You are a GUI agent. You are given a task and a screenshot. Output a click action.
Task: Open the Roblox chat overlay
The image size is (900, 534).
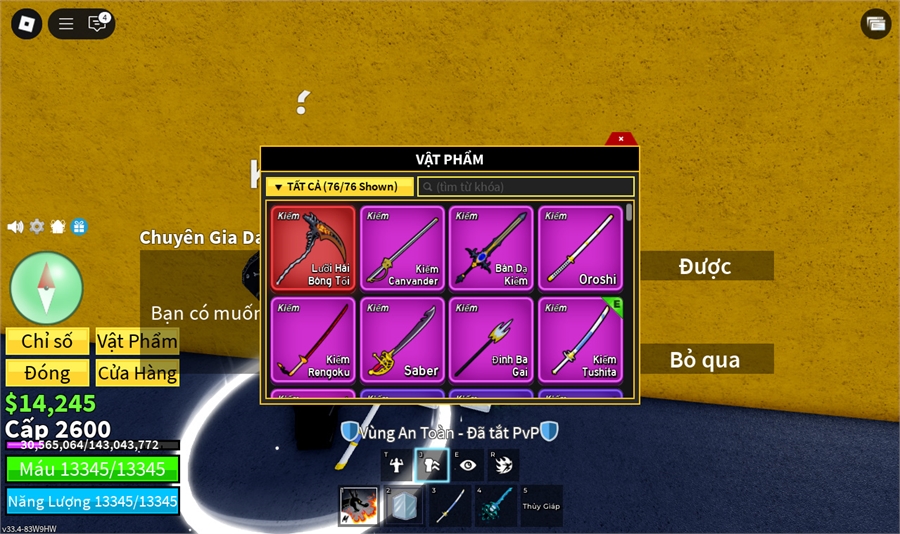[97, 24]
